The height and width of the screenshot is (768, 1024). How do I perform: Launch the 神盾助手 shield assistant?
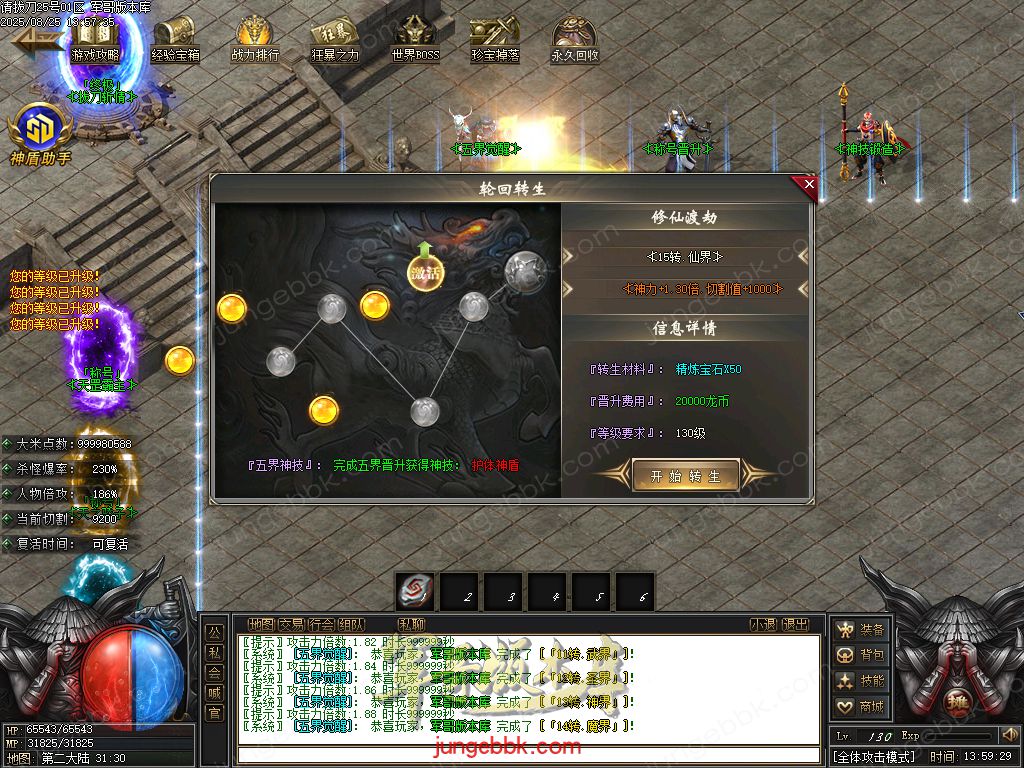pos(40,130)
